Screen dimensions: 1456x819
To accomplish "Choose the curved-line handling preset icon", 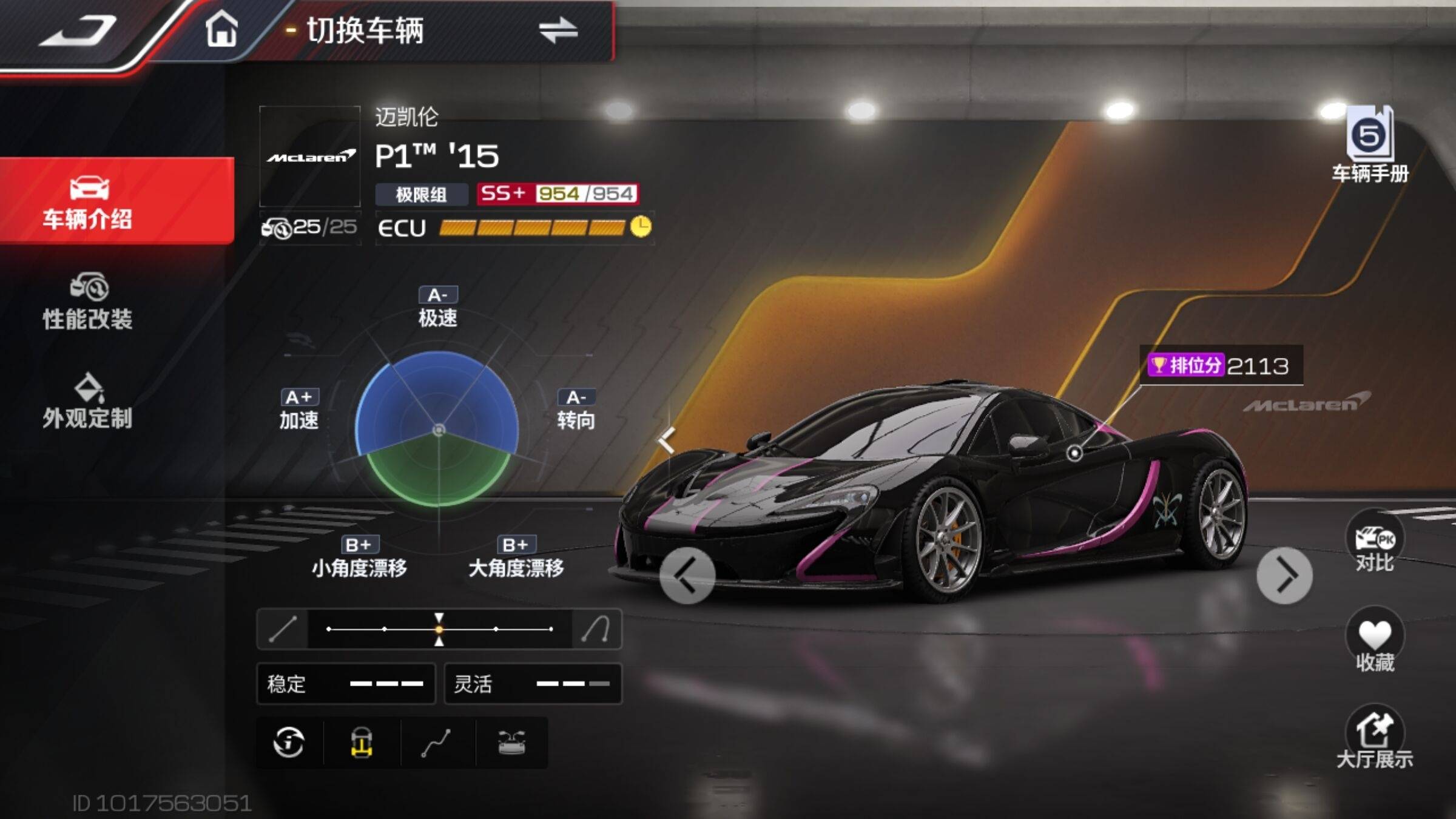I will pyautogui.click(x=596, y=629).
